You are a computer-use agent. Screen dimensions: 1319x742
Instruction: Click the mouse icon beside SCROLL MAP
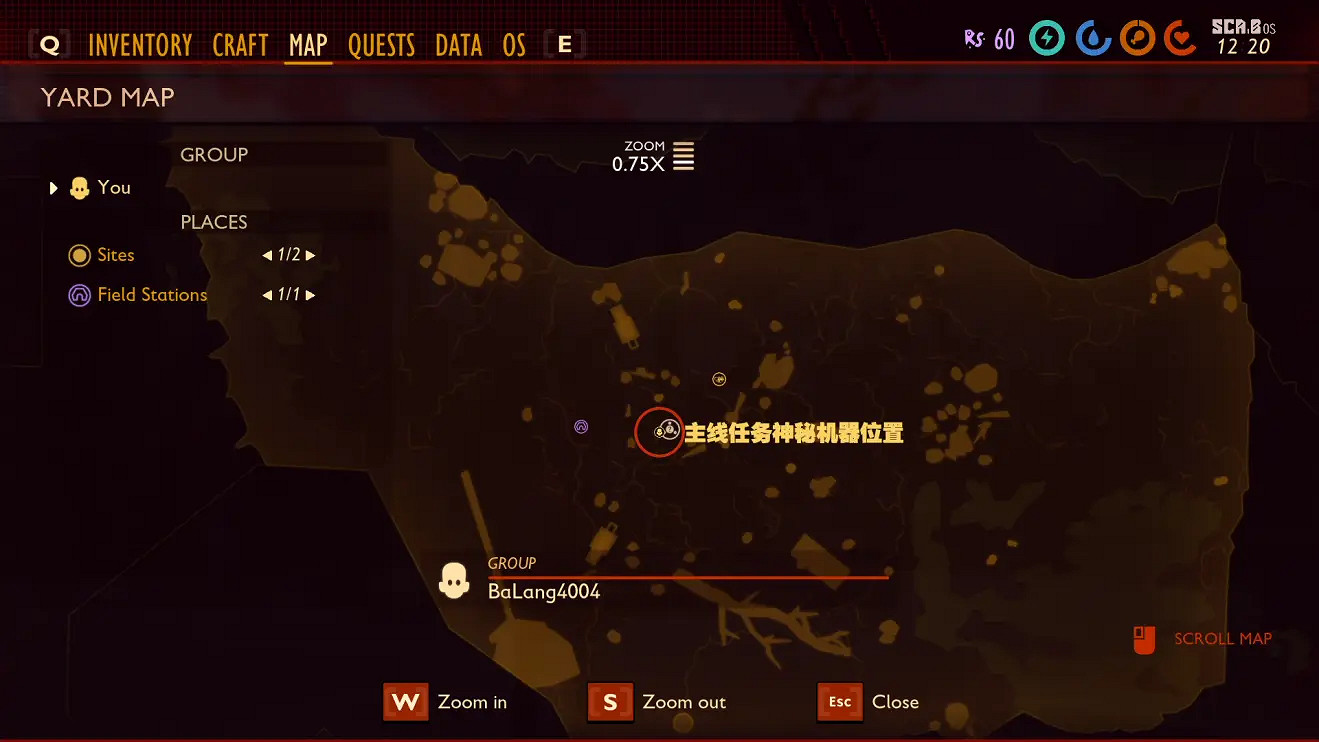(x=1143, y=638)
